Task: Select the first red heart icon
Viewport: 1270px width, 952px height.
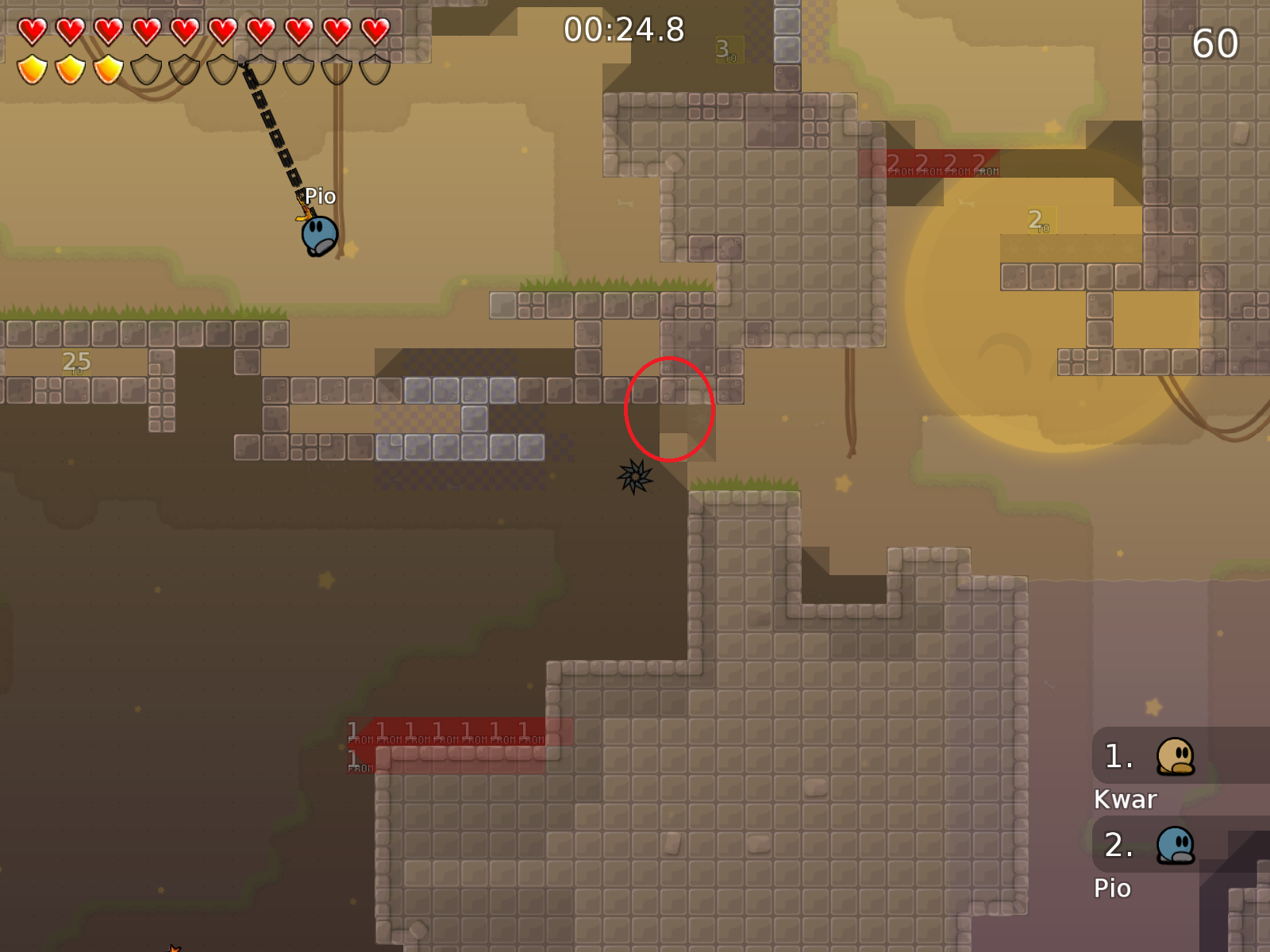Action: point(33,30)
